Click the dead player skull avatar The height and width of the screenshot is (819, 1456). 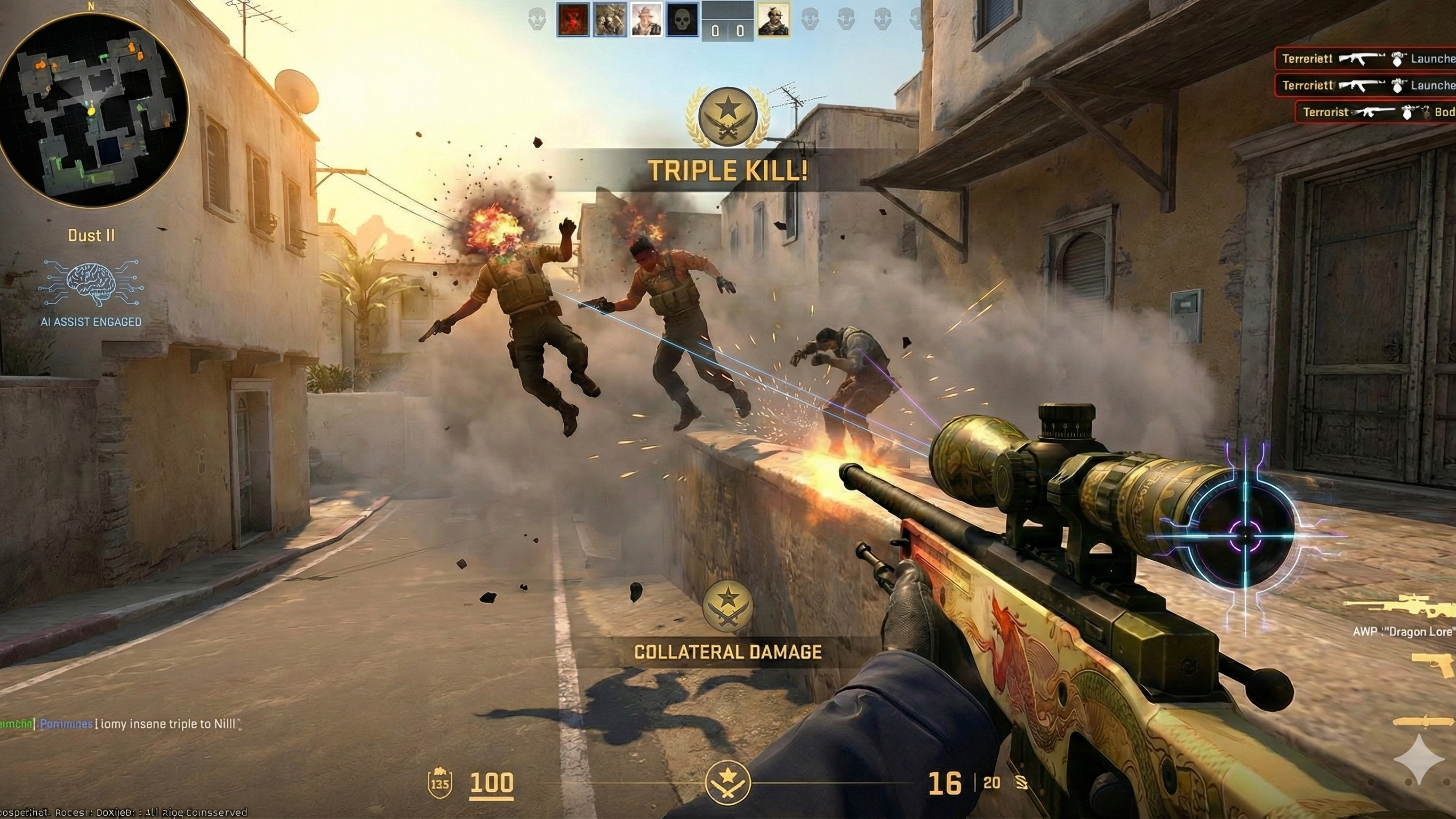683,19
